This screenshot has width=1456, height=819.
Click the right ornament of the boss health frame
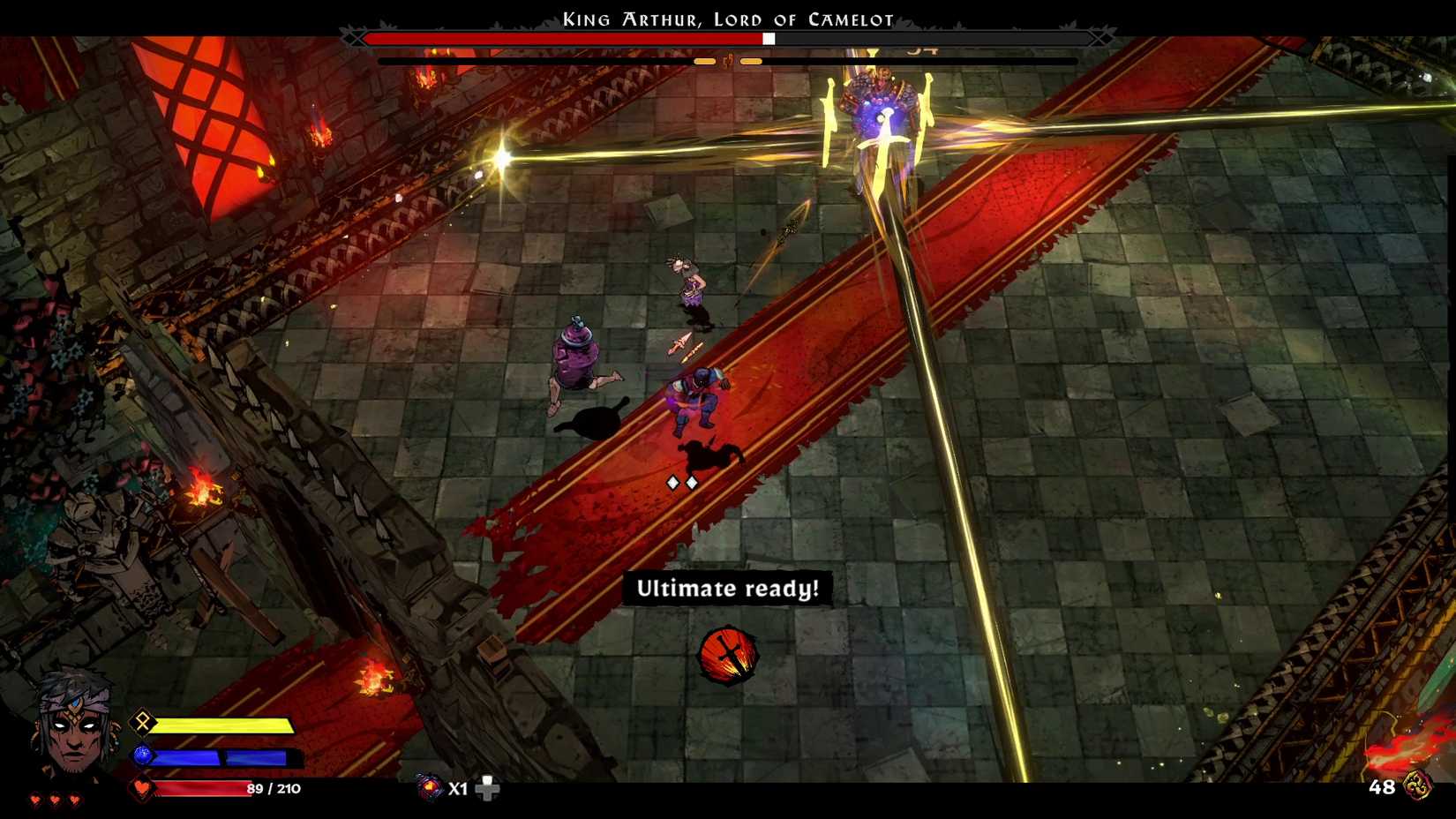click(x=1097, y=39)
